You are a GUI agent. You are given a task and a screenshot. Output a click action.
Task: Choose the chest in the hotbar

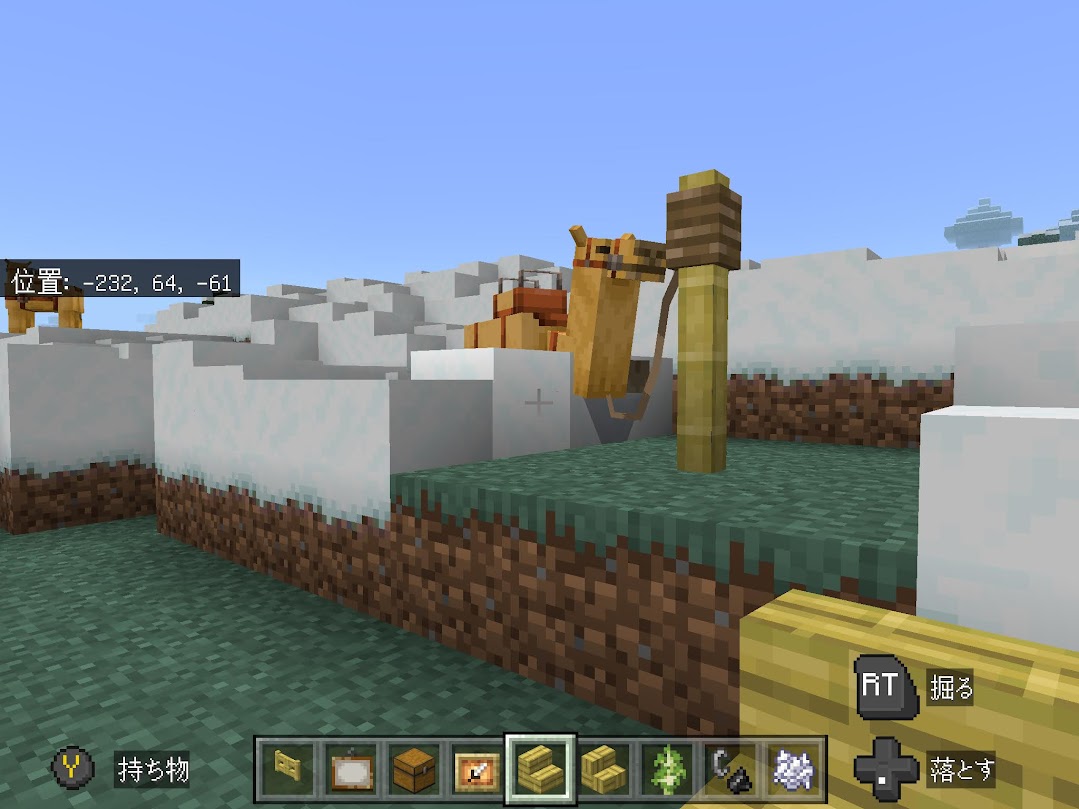click(414, 769)
